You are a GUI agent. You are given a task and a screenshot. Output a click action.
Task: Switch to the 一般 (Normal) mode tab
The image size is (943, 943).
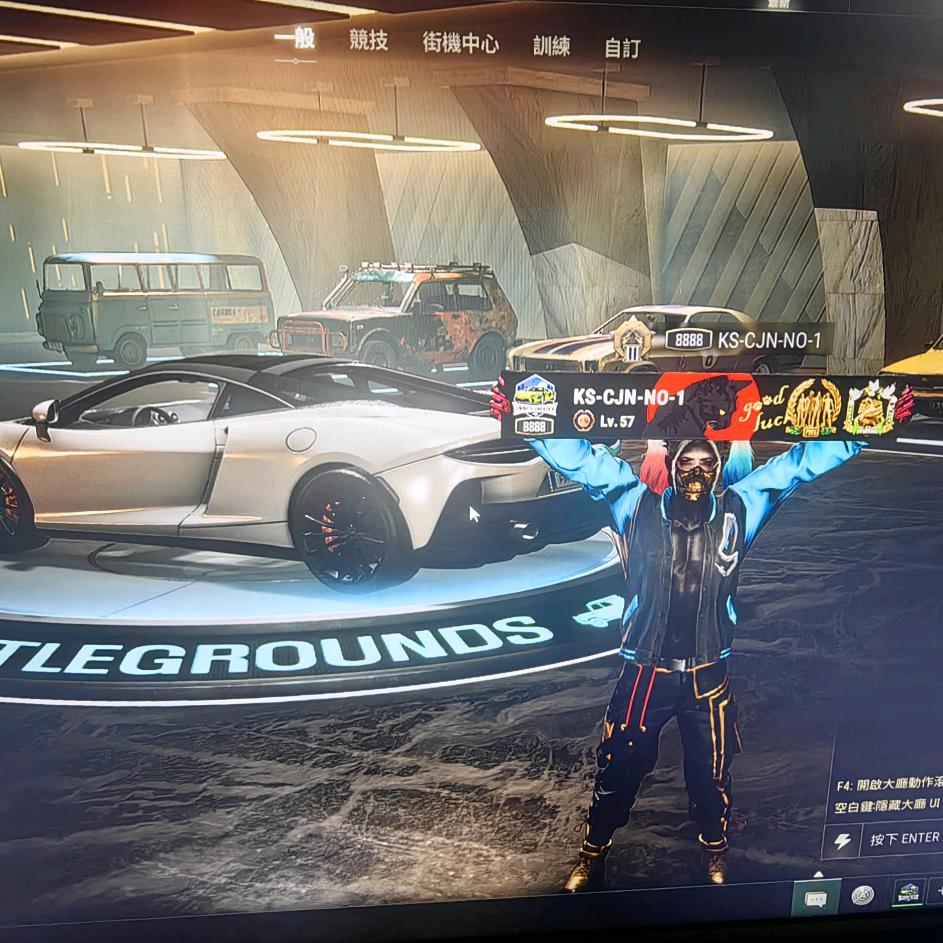[x=295, y=39]
